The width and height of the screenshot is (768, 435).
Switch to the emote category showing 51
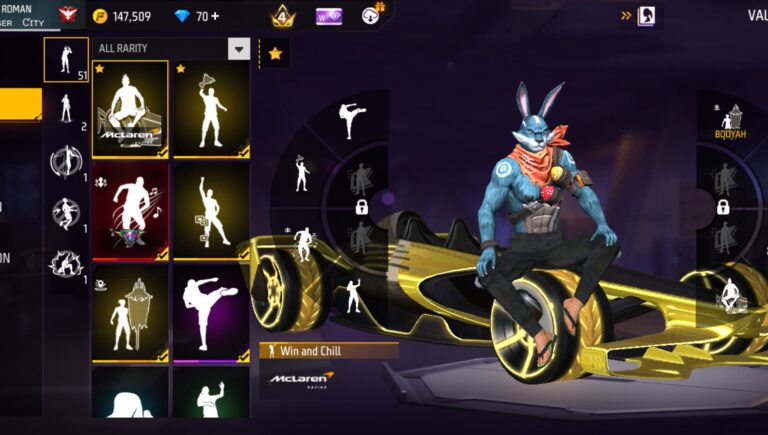click(x=66, y=60)
